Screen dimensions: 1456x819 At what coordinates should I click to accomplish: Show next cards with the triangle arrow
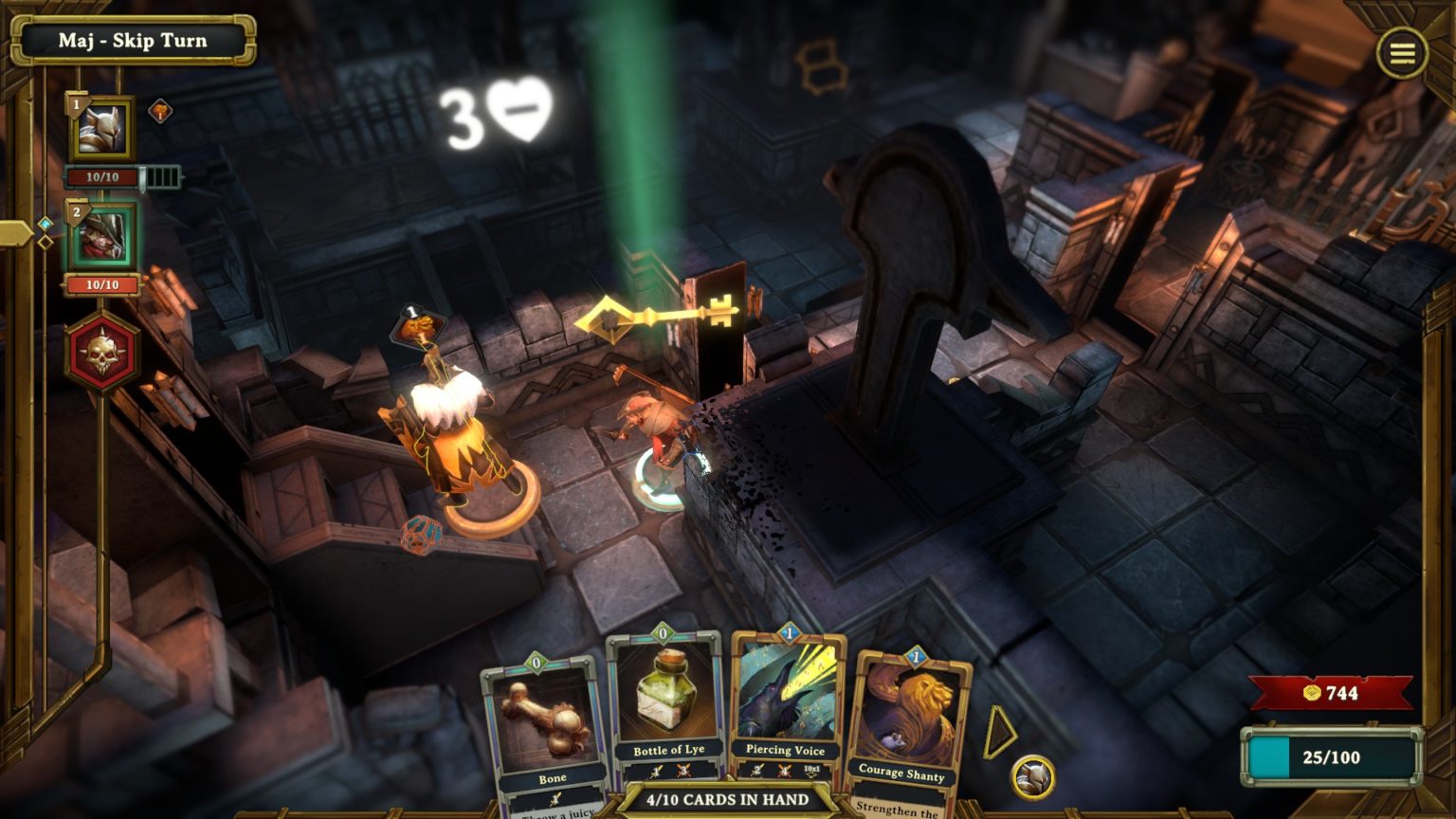click(x=999, y=732)
